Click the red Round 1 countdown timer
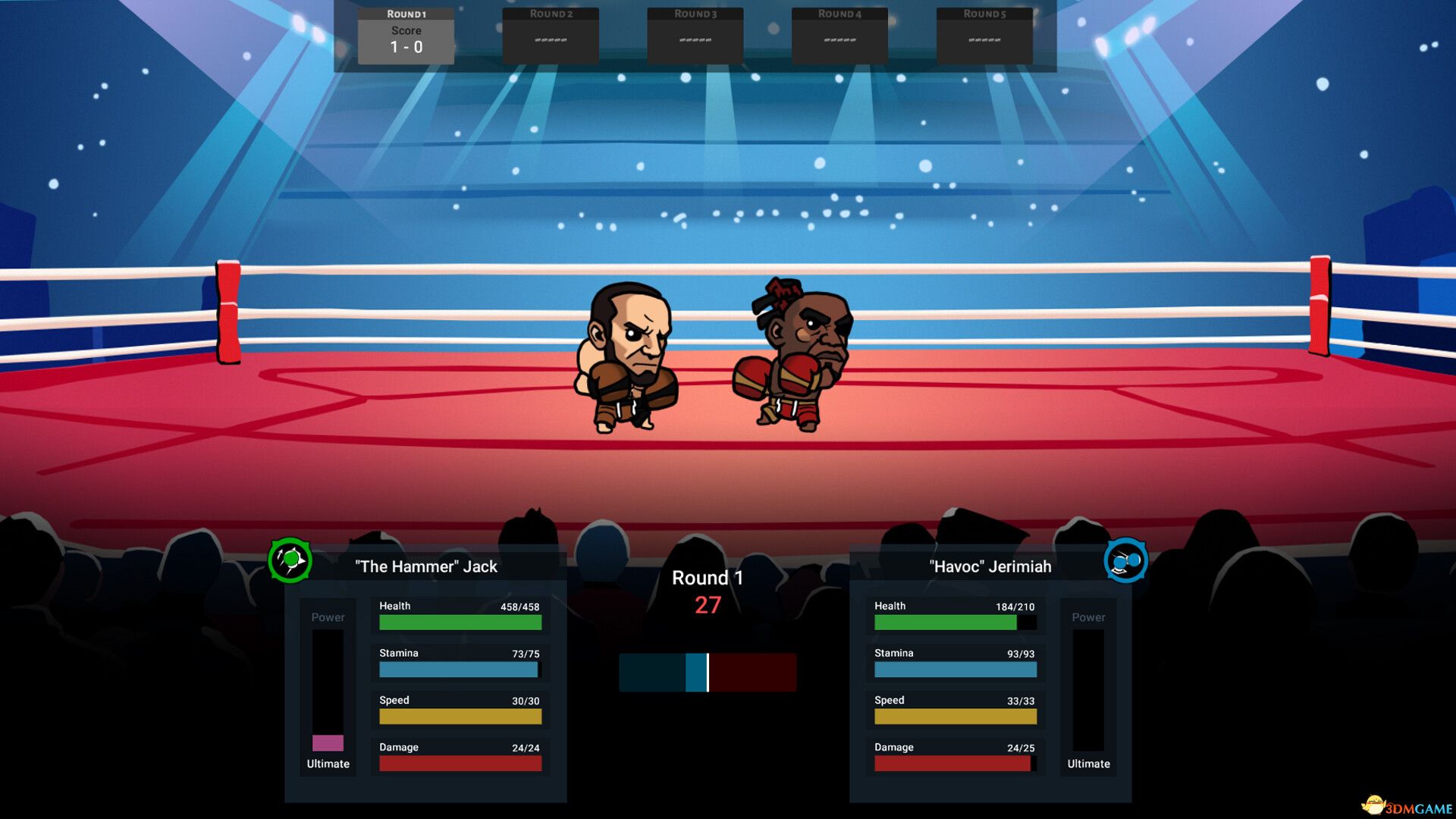The height and width of the screenshot is (819, 1456). pos(708,605)
